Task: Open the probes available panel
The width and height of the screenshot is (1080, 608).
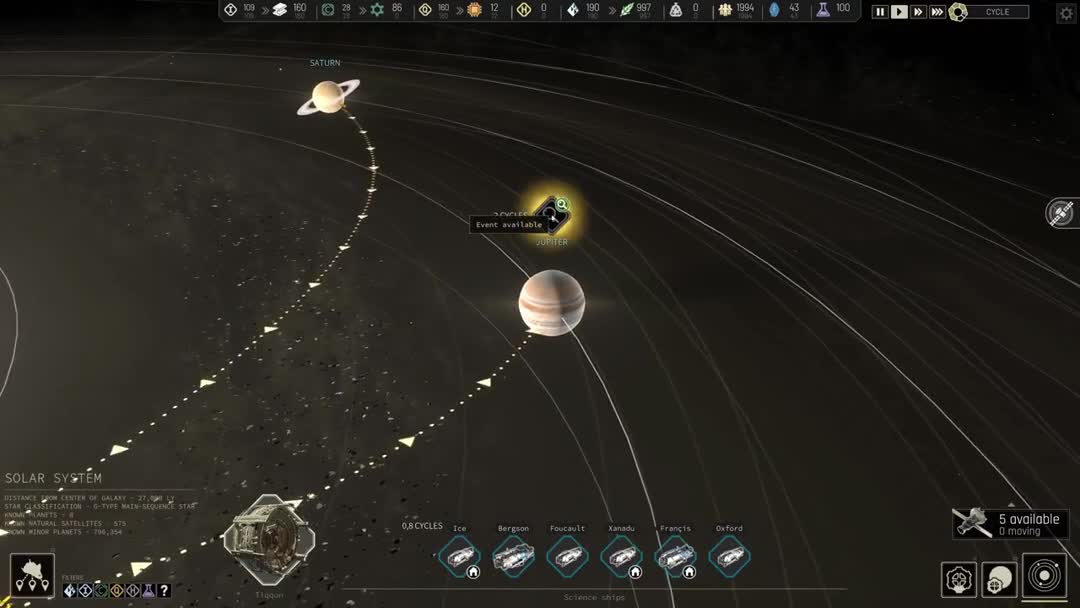Action: [x=1010, y=523]
